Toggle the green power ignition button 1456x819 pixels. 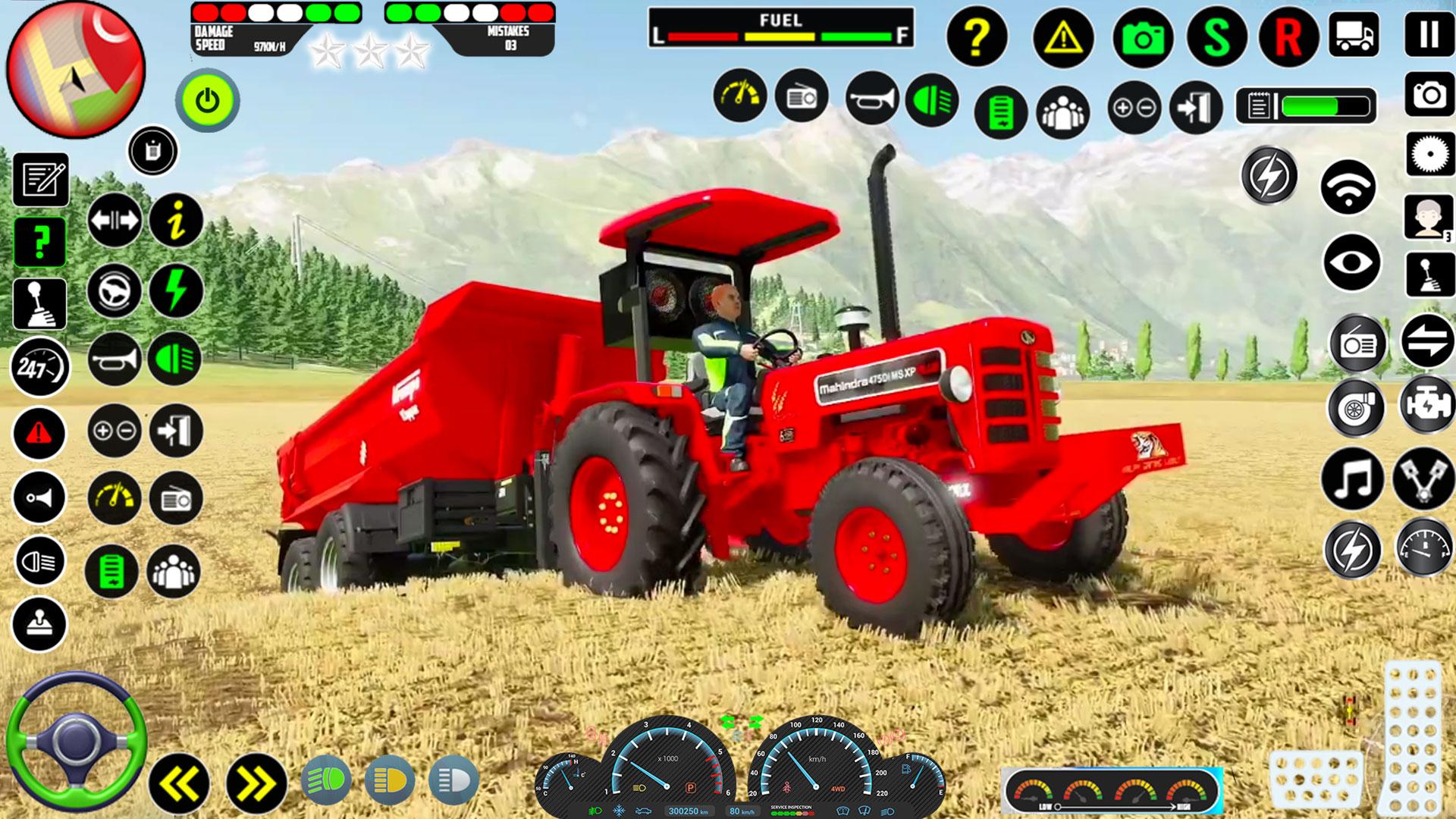pos(207,100)
